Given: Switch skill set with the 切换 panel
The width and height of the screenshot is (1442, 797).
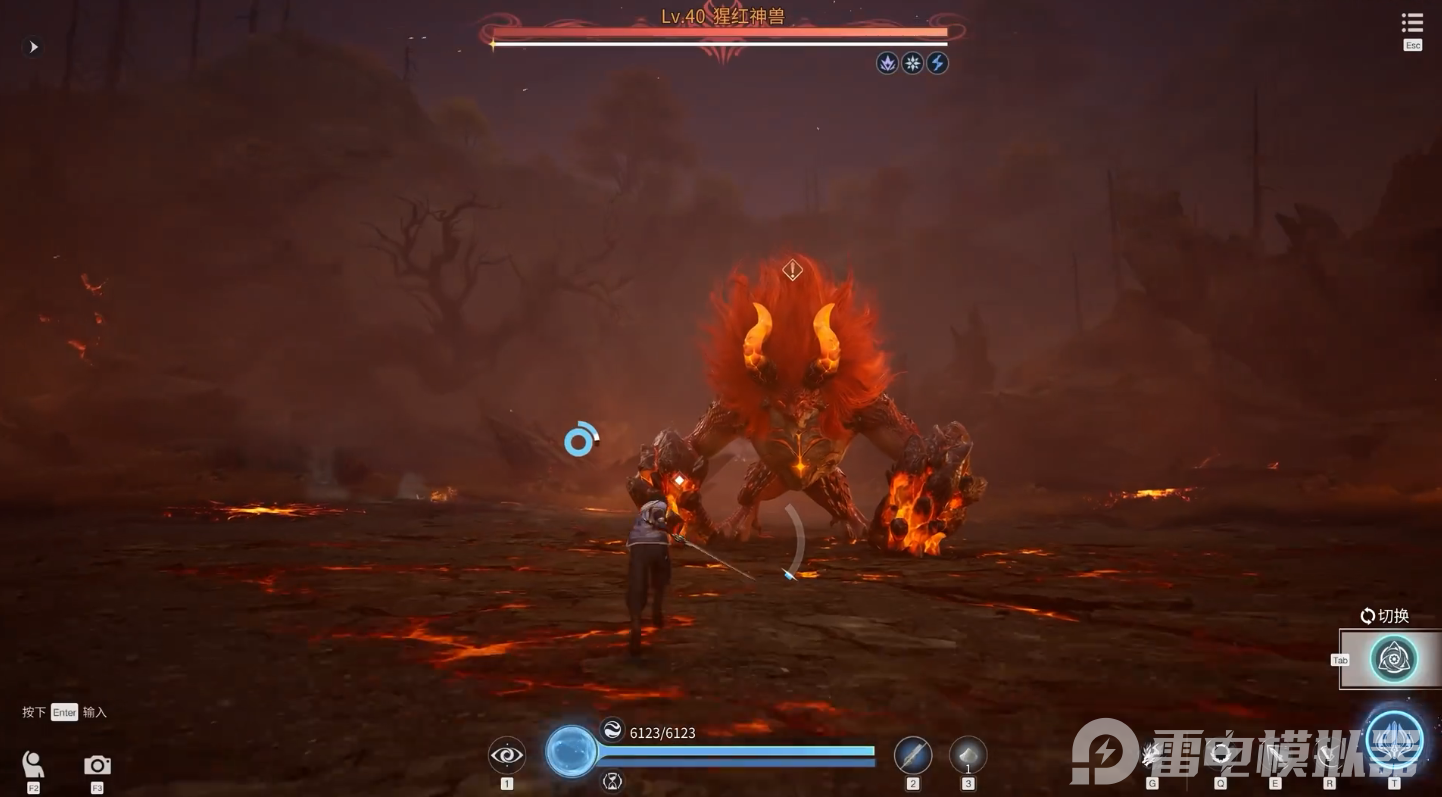Looking at the screenshot, I should click(1392, 658).
